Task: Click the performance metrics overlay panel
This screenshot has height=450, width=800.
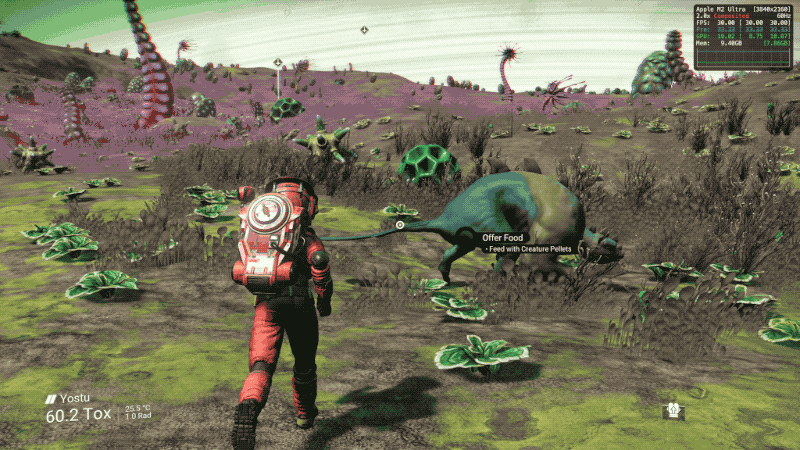Action: 745,37
